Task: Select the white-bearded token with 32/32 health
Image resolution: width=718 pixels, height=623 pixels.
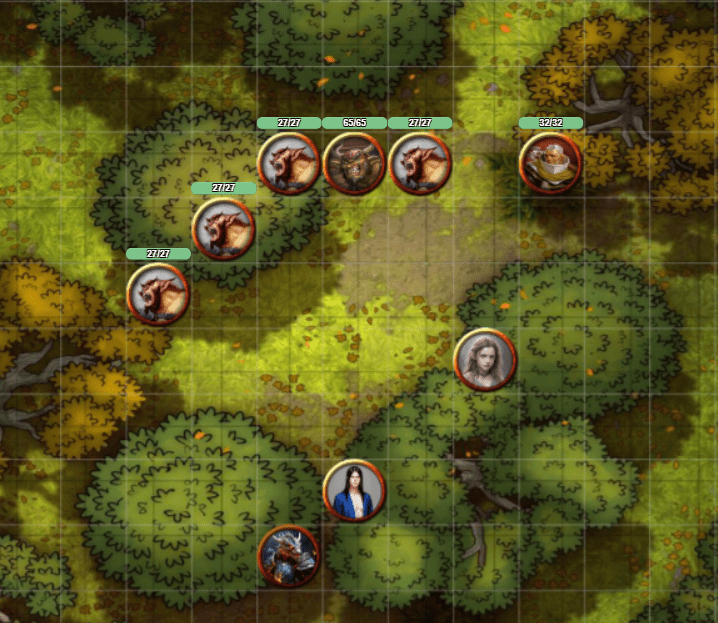Action: click(550, 162)
